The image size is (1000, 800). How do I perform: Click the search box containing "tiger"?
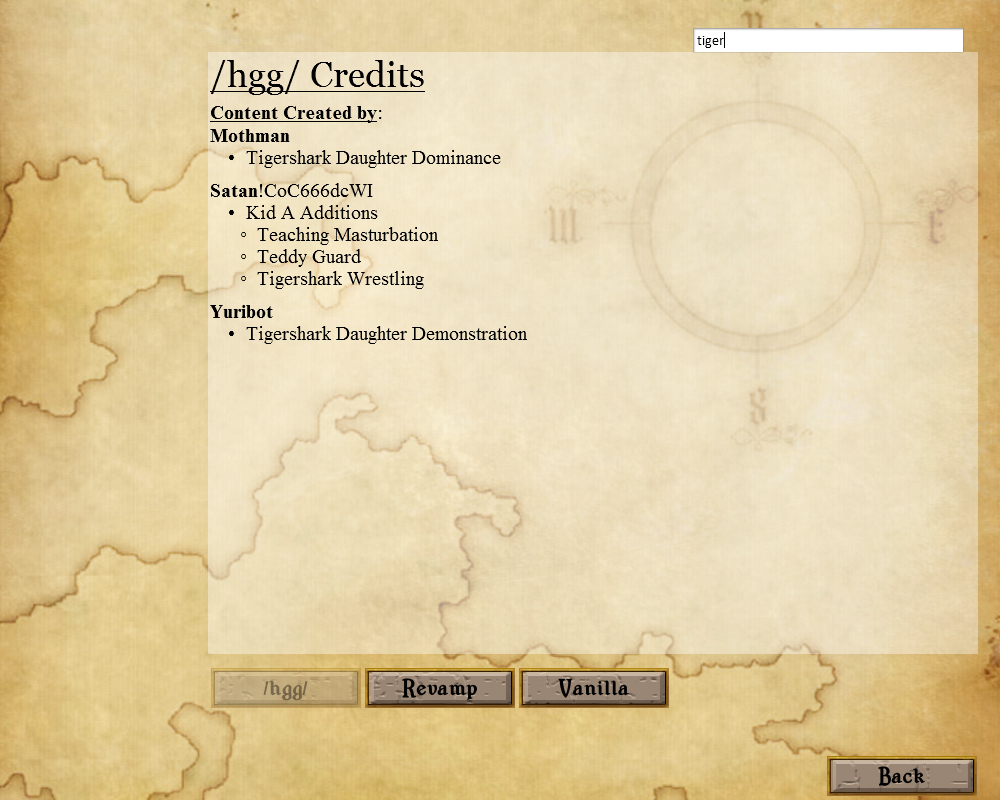click(828, 41)
